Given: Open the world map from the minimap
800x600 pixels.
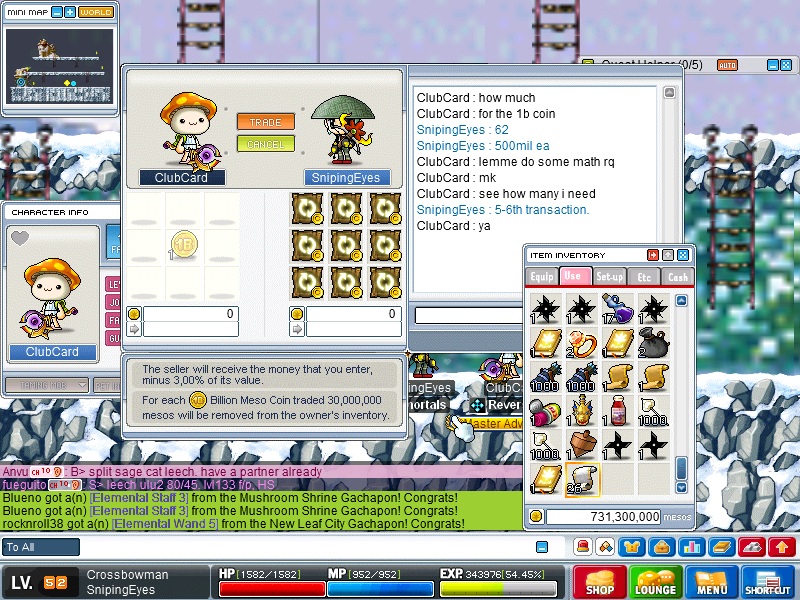Looking at the screenshot, I should [x=95, y=12].
